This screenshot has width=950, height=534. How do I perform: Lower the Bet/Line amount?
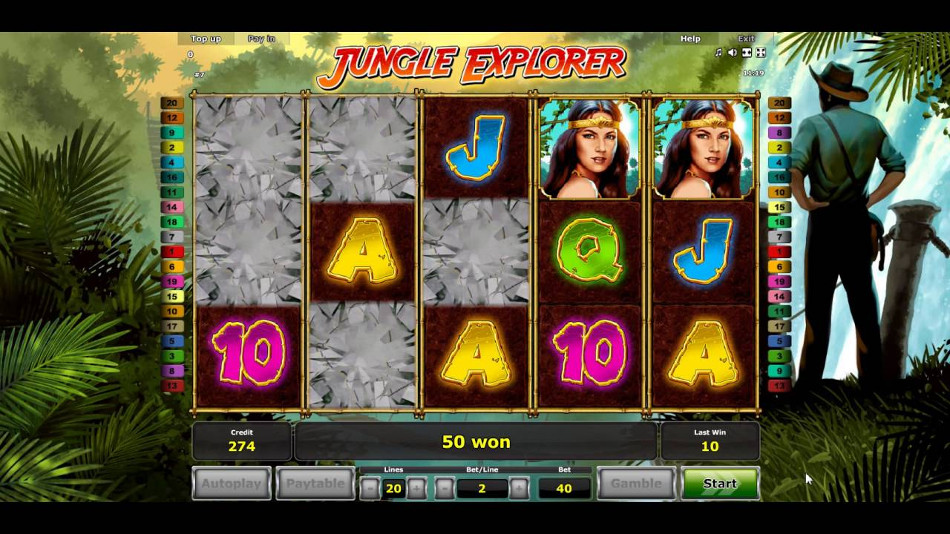pos(445,488)
